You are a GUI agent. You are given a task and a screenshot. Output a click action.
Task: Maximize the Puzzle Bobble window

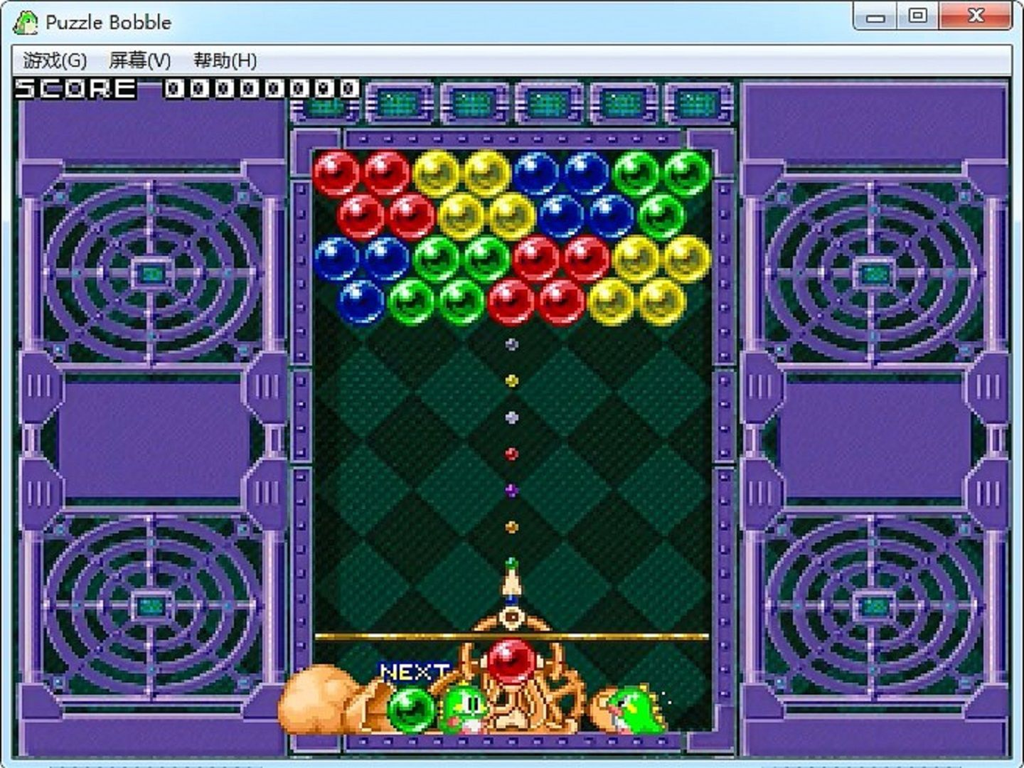click(x=917, y=16)
